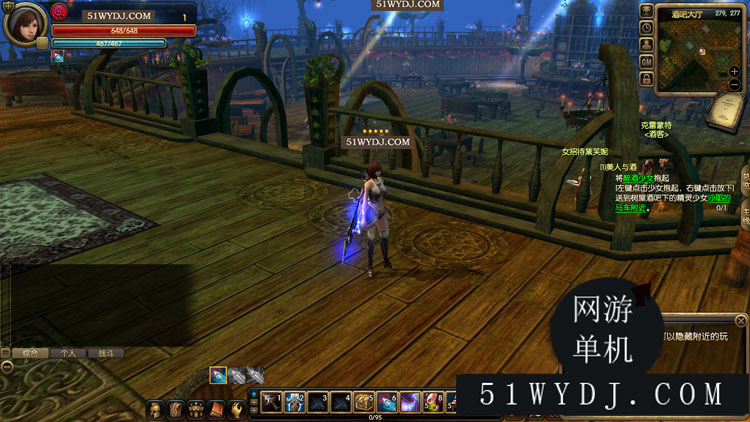
Task: Open the helmet character menu icon
Action: coord(155,409)
